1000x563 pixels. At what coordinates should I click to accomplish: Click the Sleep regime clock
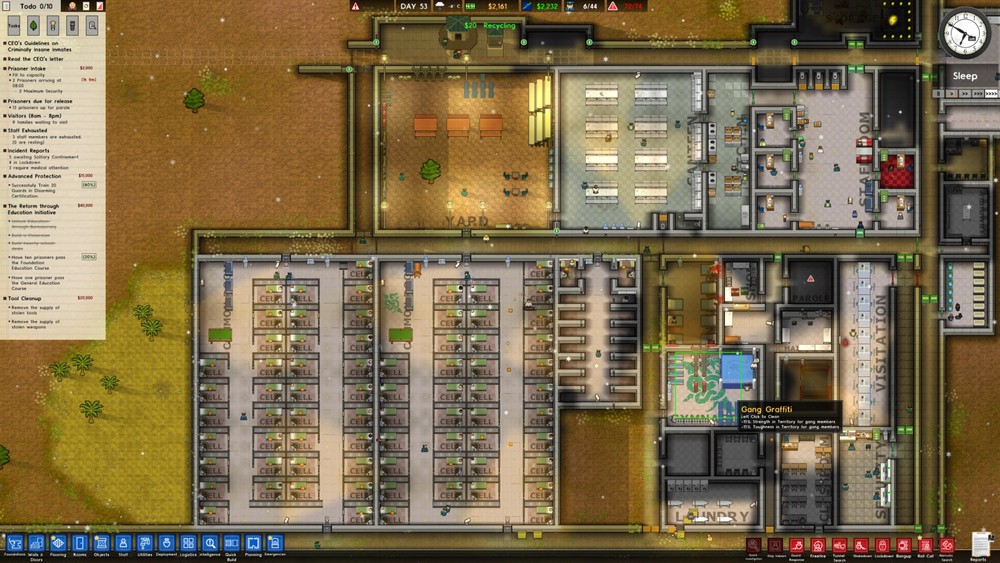pos(964,36)
